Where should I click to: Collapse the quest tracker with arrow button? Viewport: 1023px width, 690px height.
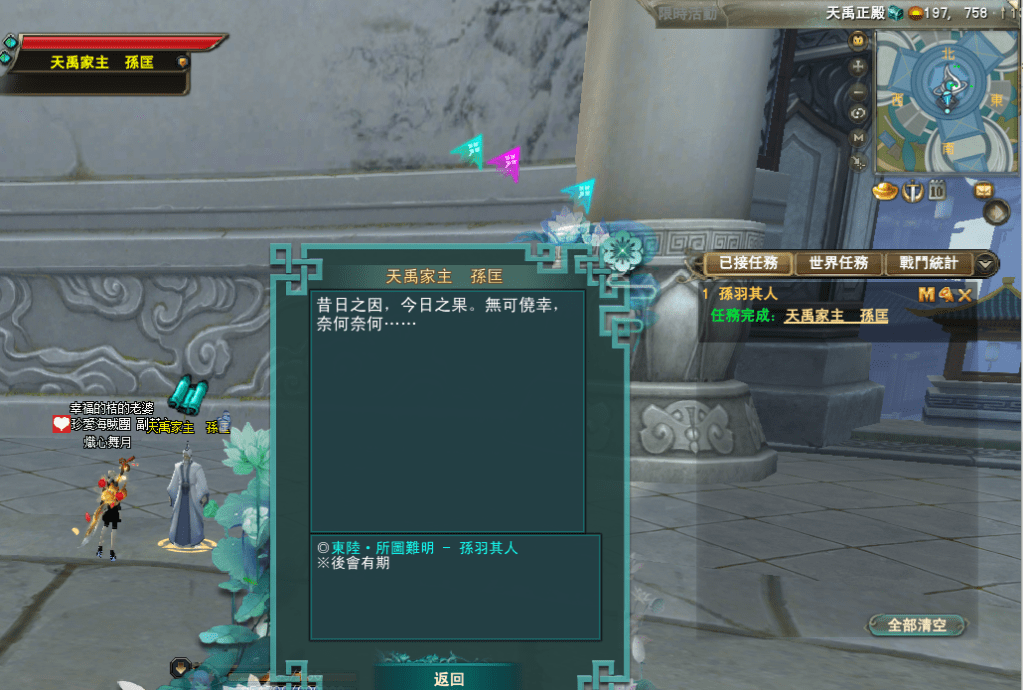click(x=986, y=264)
